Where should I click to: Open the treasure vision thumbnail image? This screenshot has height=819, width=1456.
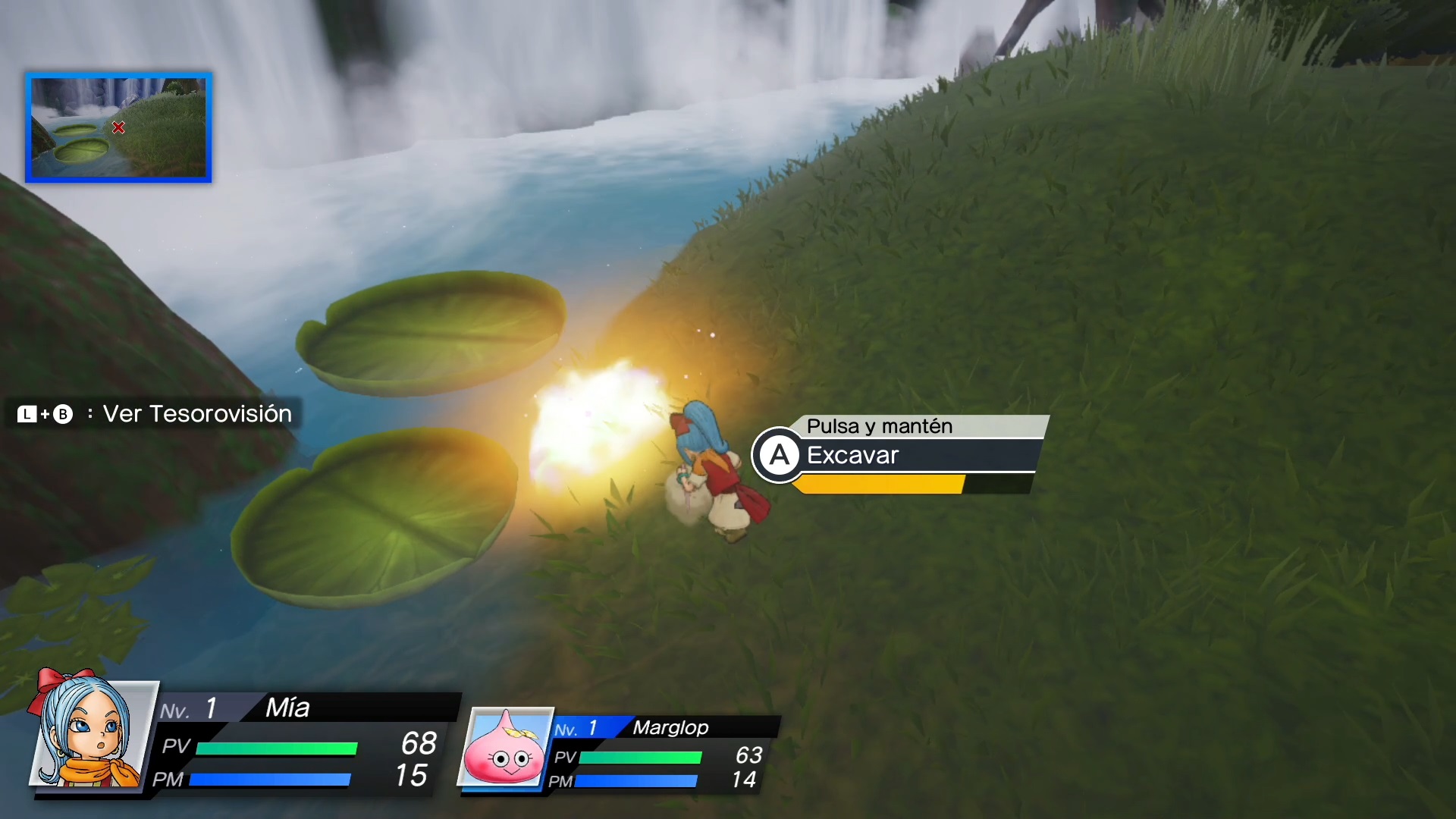coord(118,127)
